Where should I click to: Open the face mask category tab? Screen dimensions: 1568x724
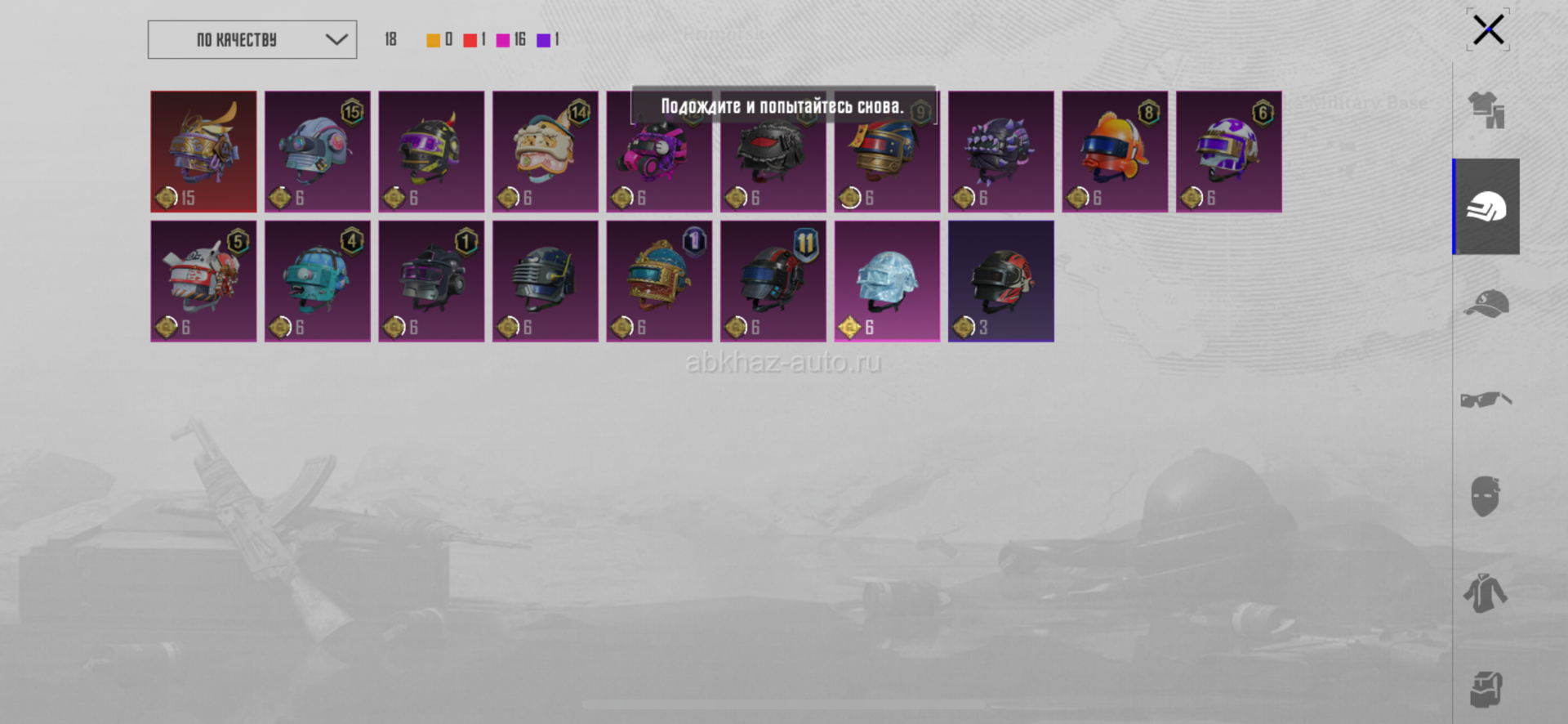click(1486, 496)
